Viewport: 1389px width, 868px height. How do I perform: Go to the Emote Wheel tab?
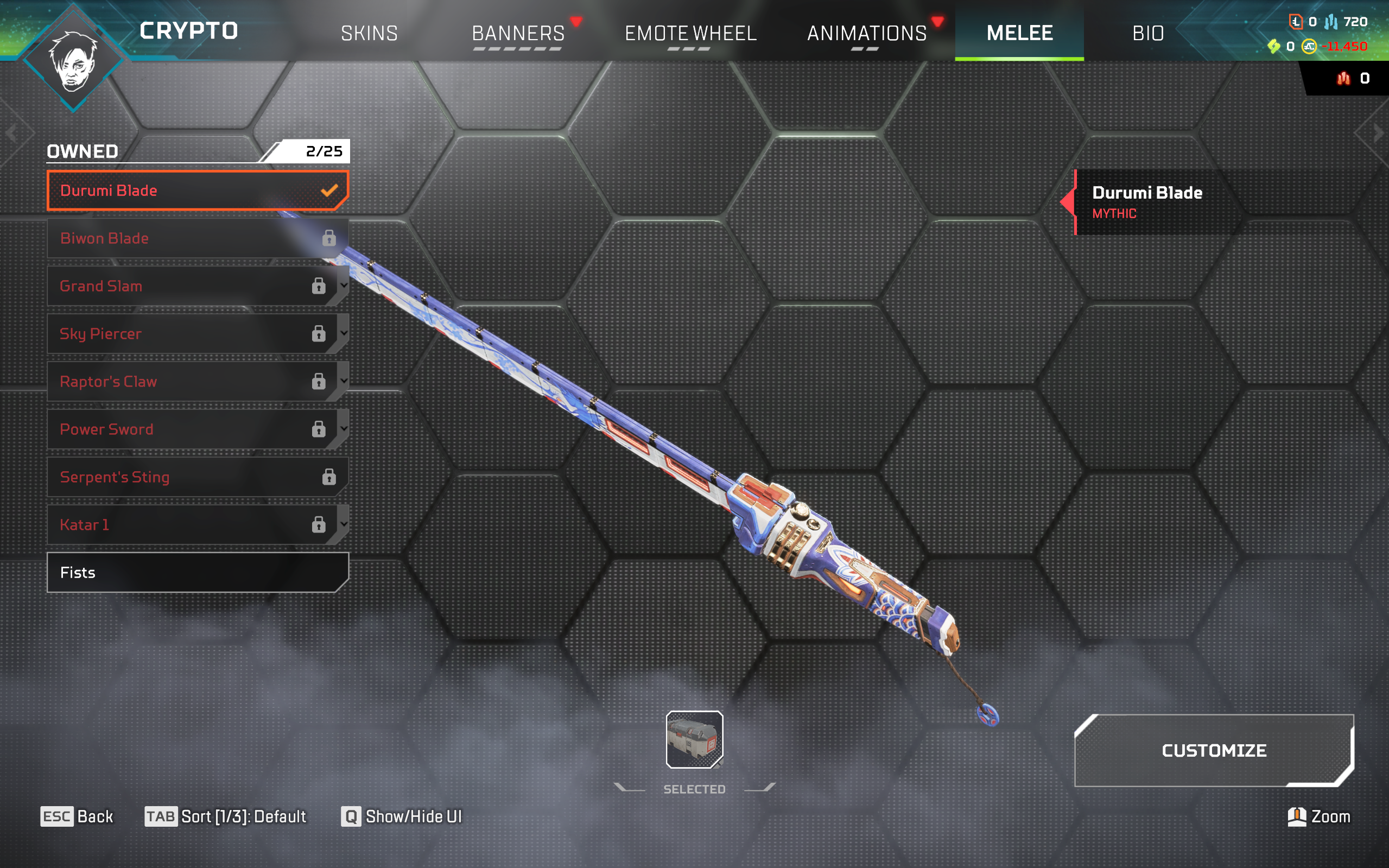pyautogui.click(x=690, y=33)
